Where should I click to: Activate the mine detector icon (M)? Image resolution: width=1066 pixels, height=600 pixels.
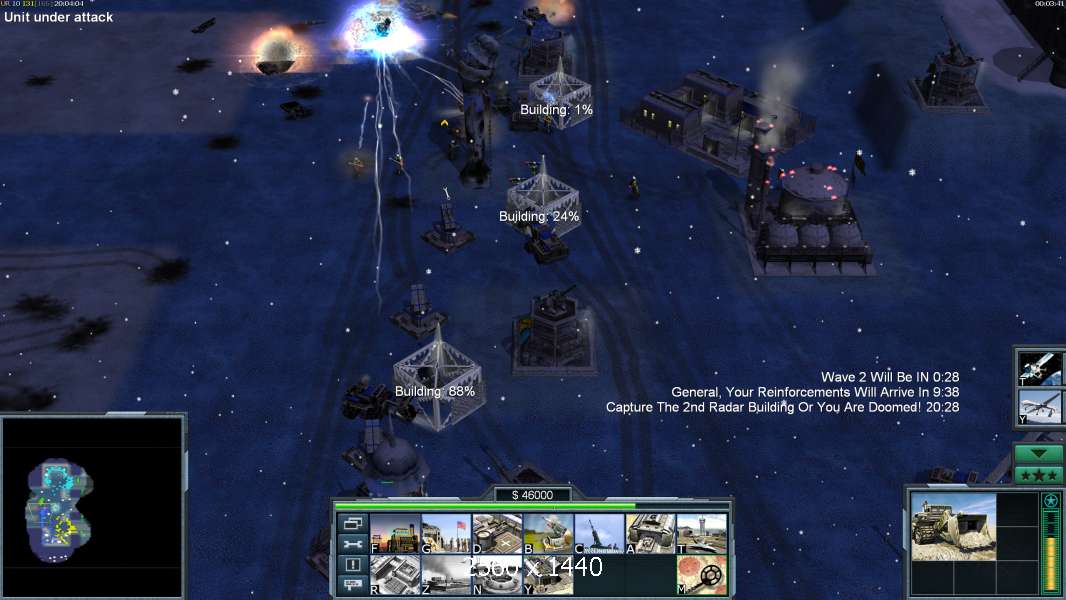click(702, 575)
